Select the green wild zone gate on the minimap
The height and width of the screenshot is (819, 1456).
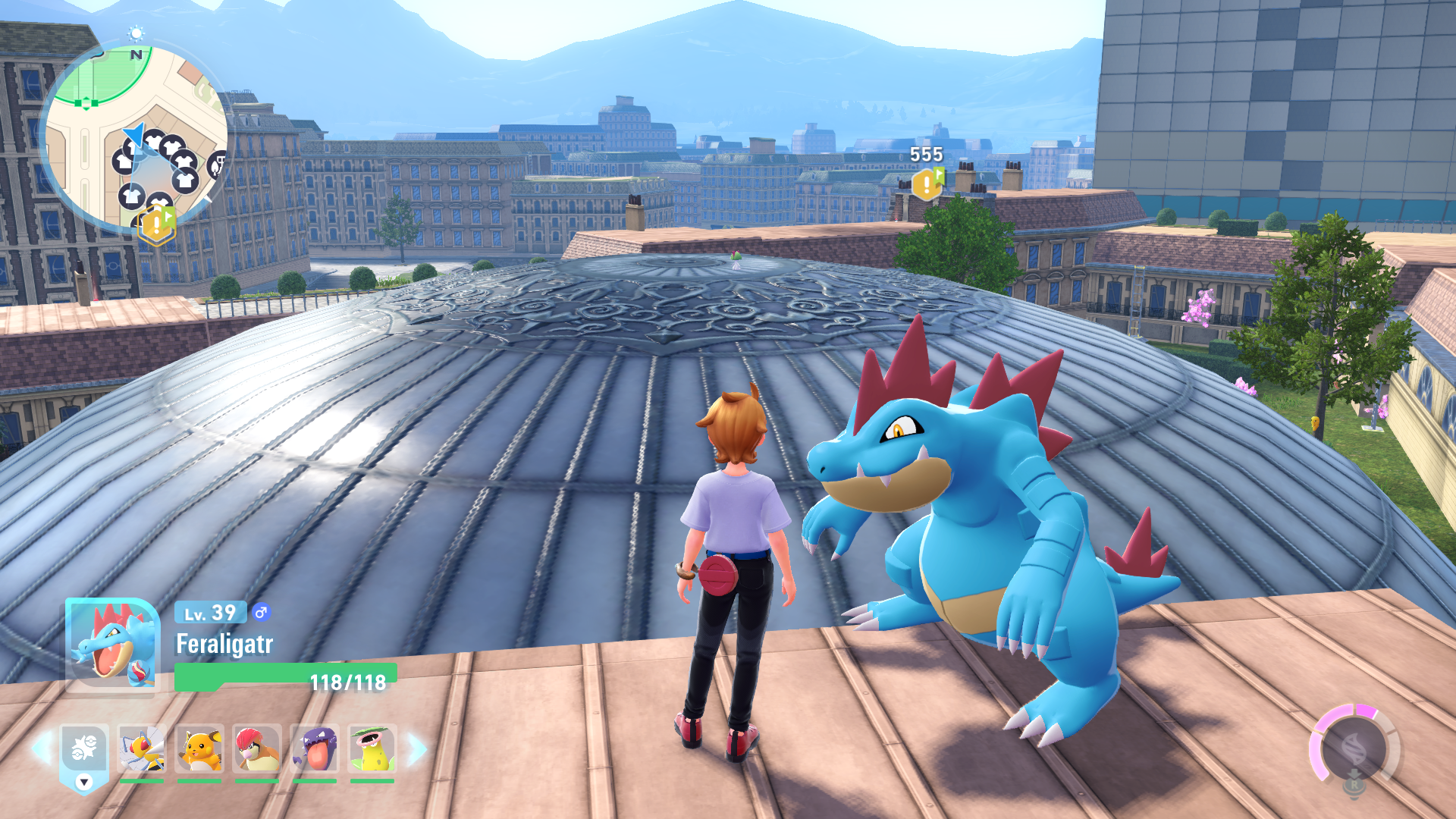[x=86, y=103]
